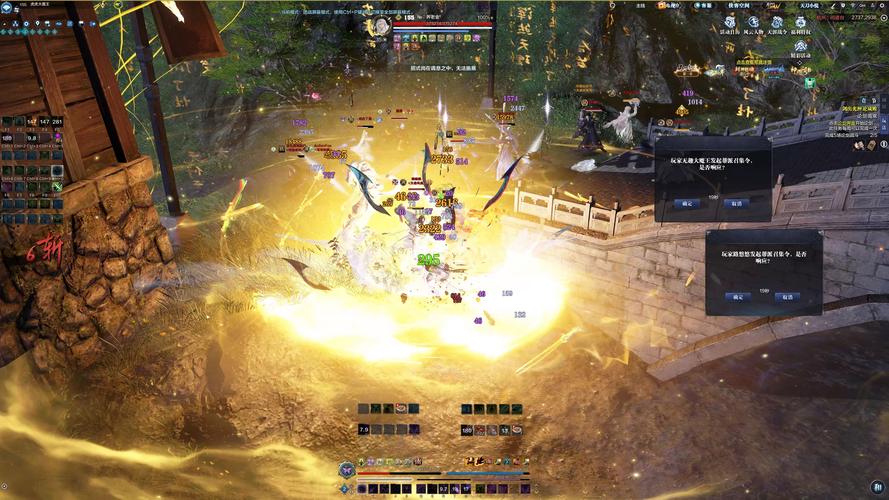Open 侠客空间 in the top bar
This screenshot has width=889, height=500.
click(740, 6)
